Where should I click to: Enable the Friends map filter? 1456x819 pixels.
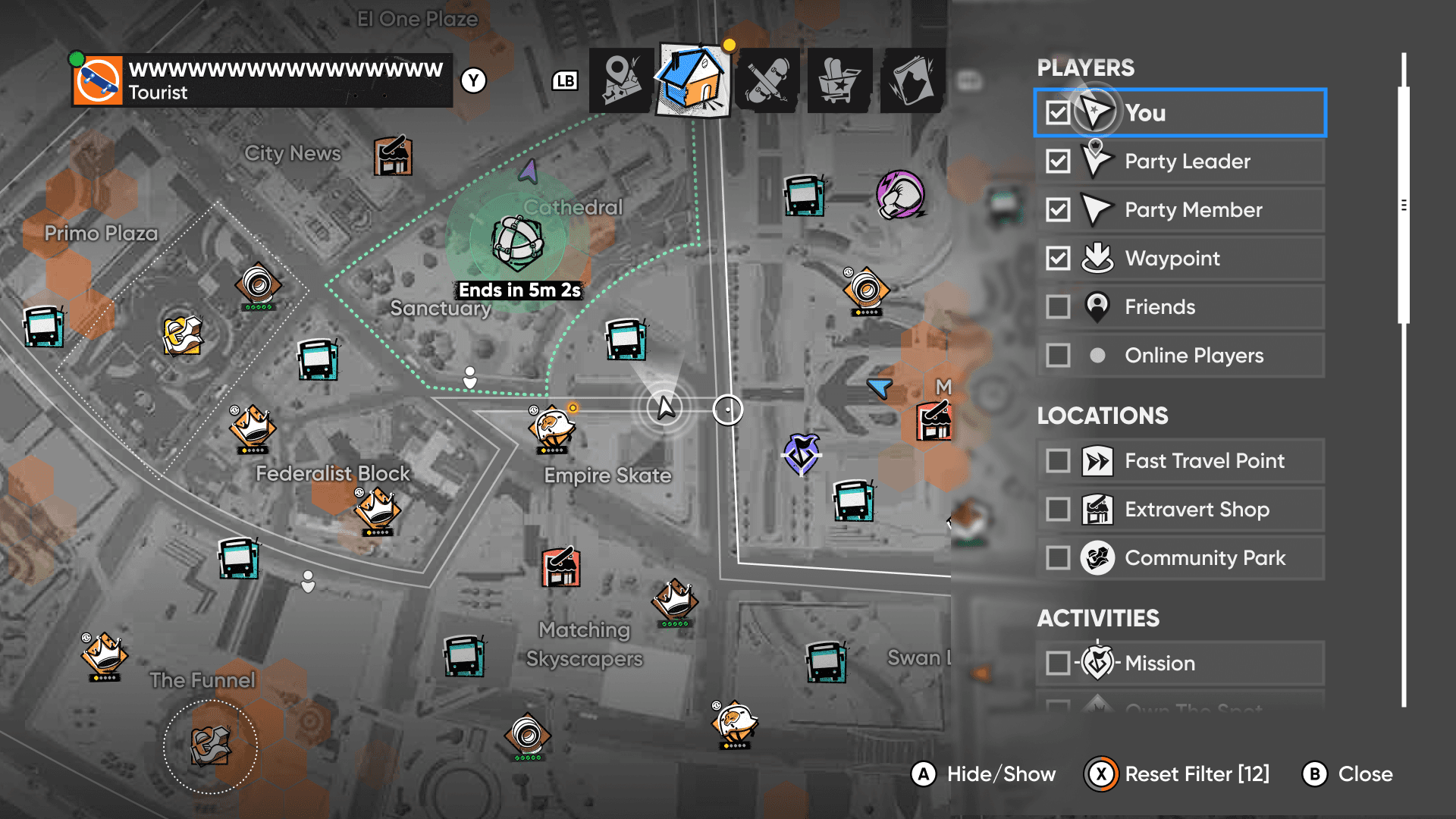tap(1058, 307)
